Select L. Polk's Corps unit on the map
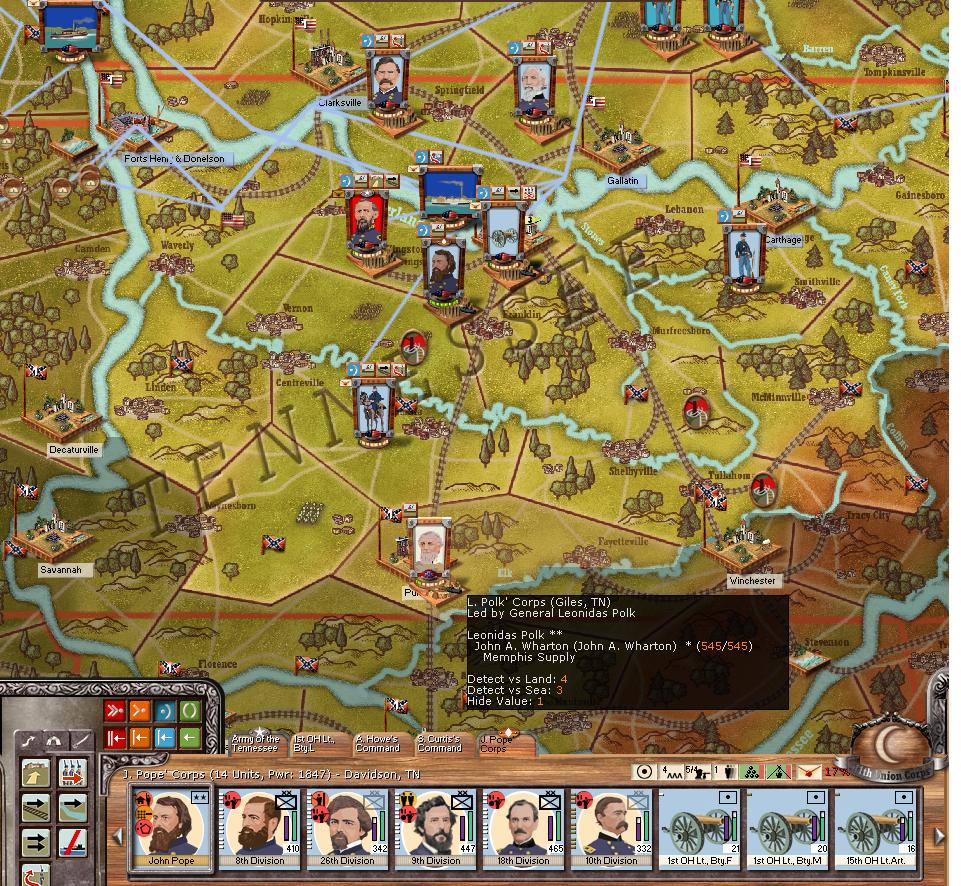This screenshot has height=886, width=961. click(429, 550)
